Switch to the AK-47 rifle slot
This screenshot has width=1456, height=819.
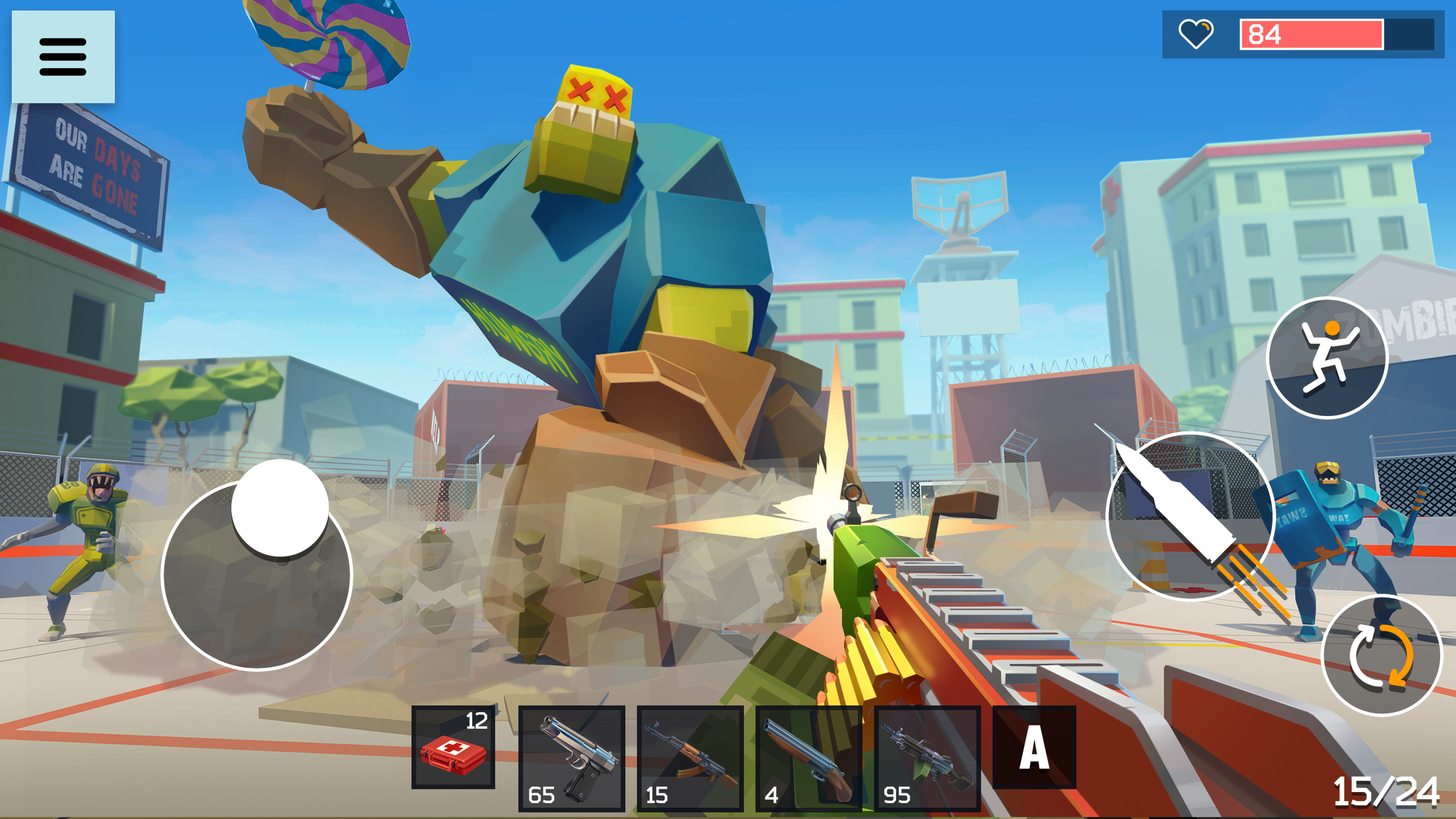[690, 758]
